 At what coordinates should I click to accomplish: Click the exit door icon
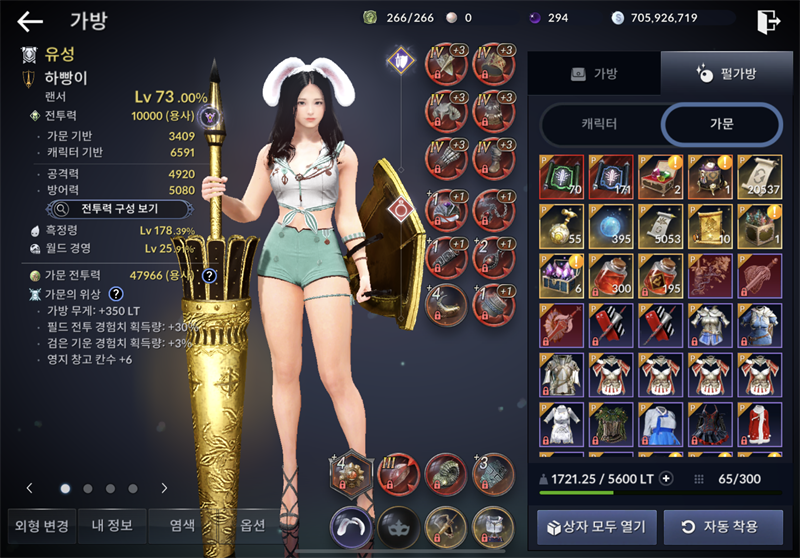coord(768,21)
